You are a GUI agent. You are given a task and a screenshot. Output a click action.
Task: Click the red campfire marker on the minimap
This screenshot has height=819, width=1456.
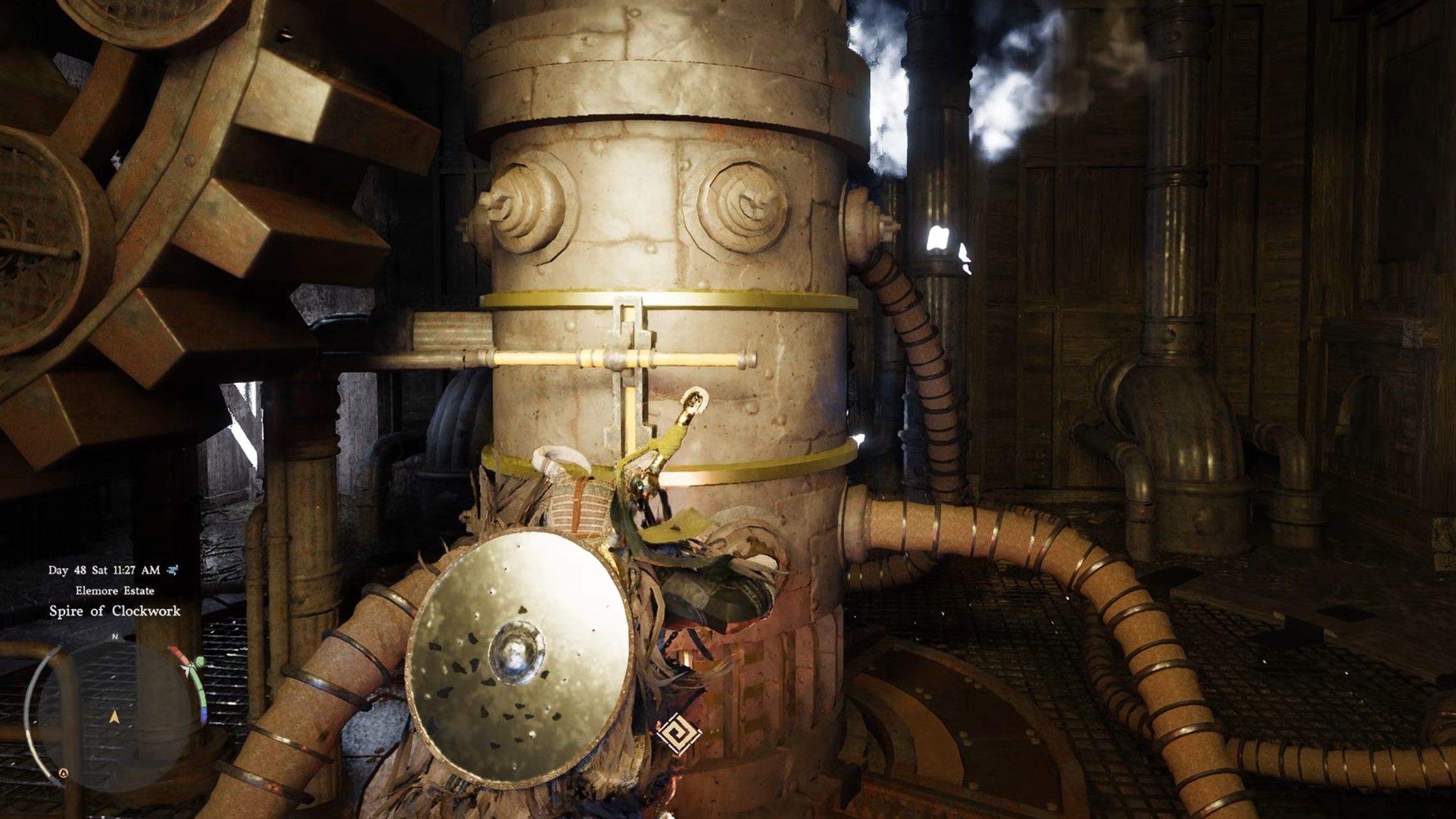click(63, 772)
